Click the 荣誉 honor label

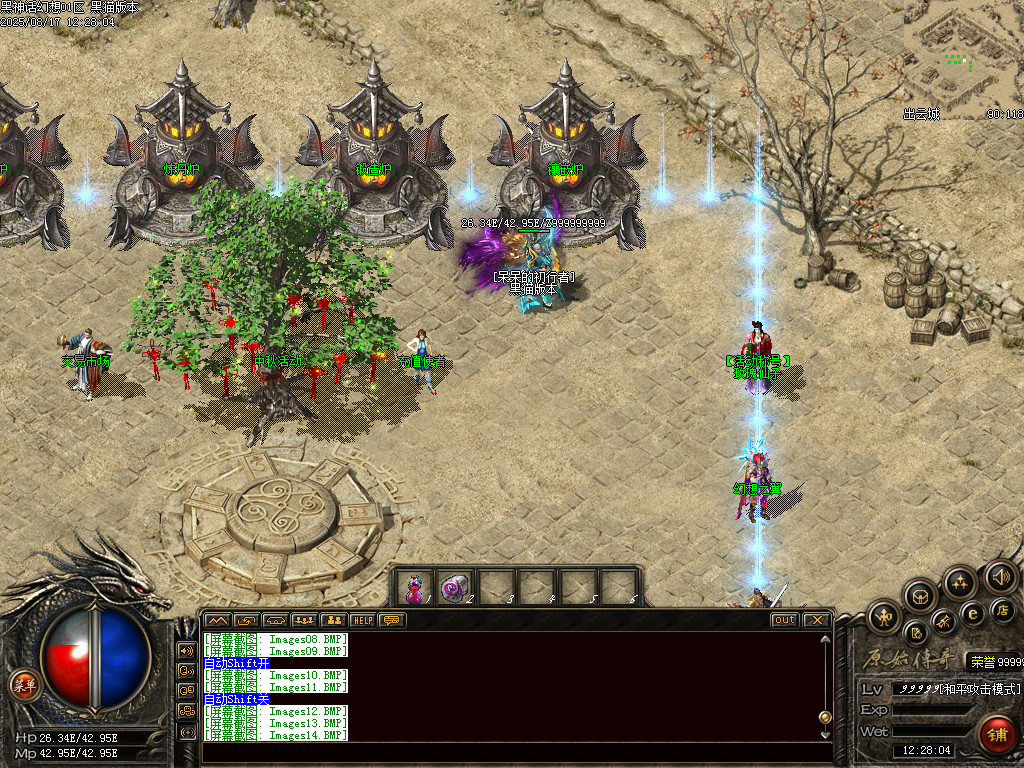pyautogui.click(x=979, y=661)
